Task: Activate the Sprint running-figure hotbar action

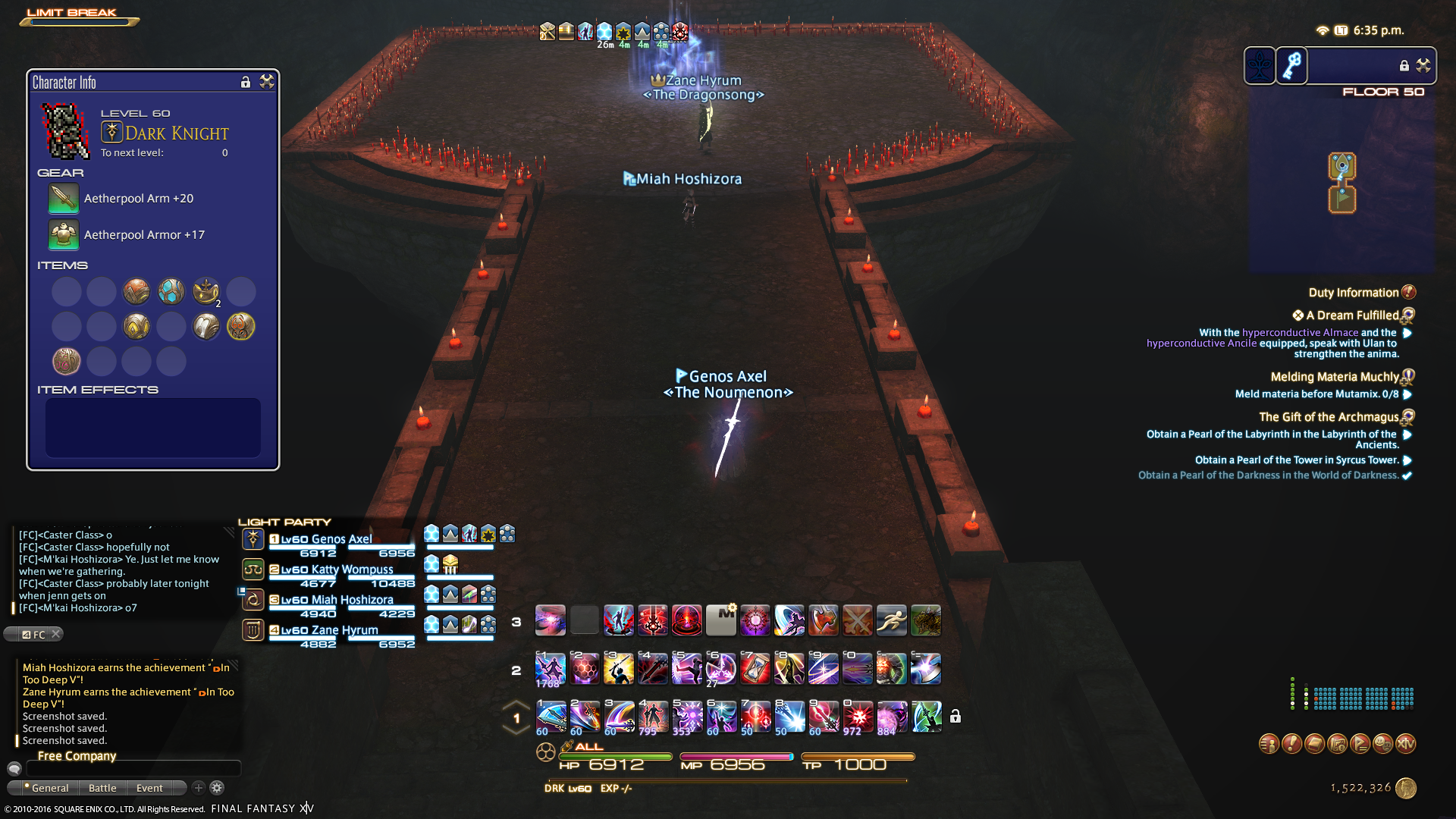Action: click(892, 621)
